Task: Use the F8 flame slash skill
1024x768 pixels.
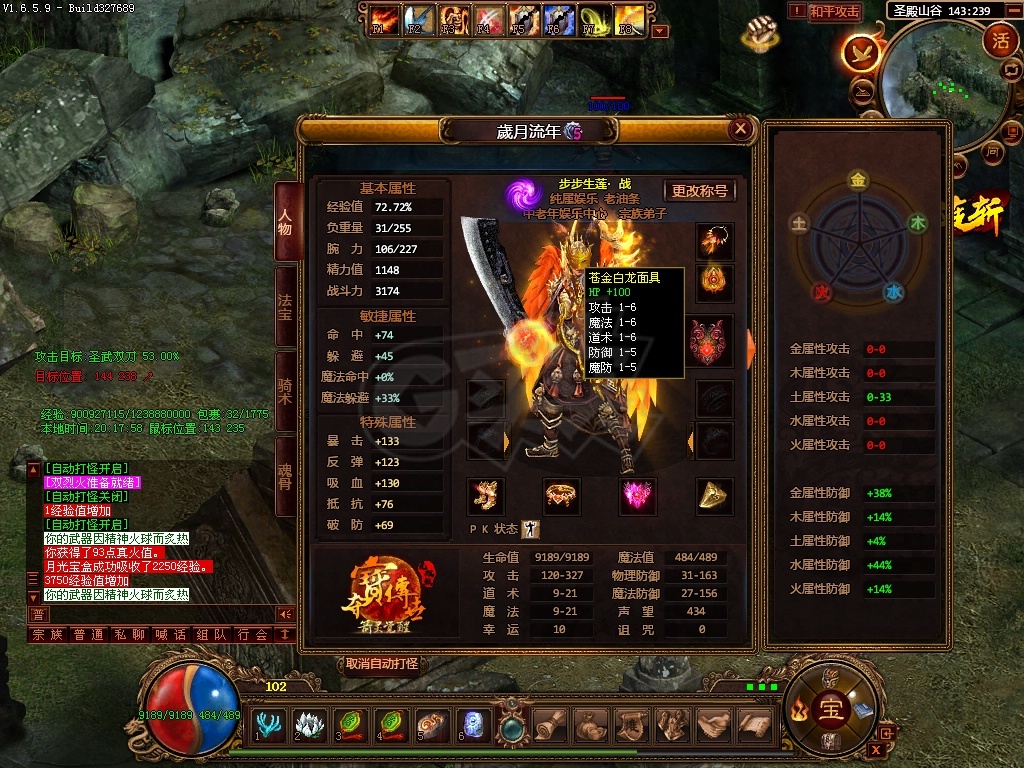Action: pos(628,18)
